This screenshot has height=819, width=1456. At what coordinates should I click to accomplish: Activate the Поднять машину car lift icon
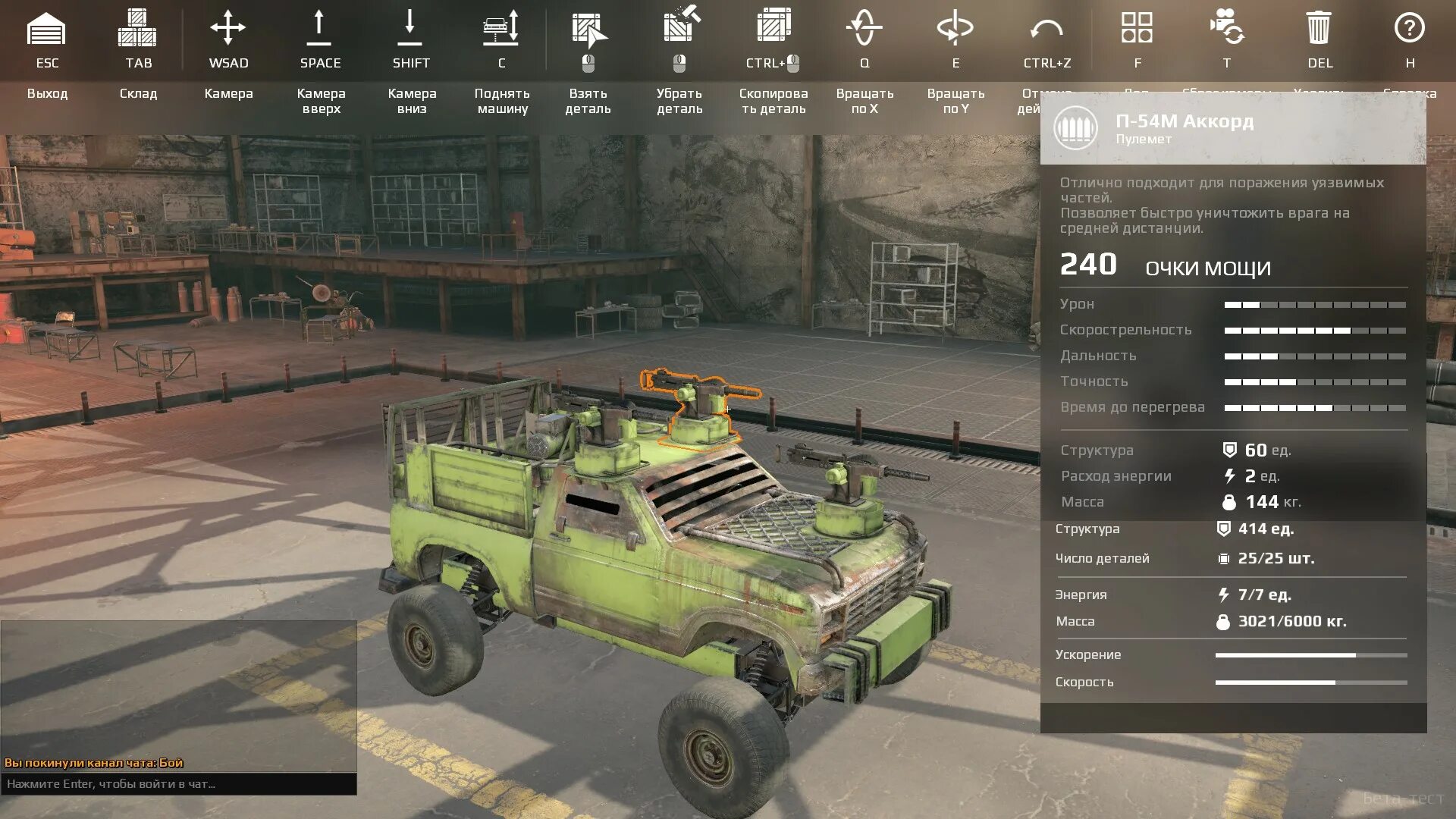pos(501,29)
